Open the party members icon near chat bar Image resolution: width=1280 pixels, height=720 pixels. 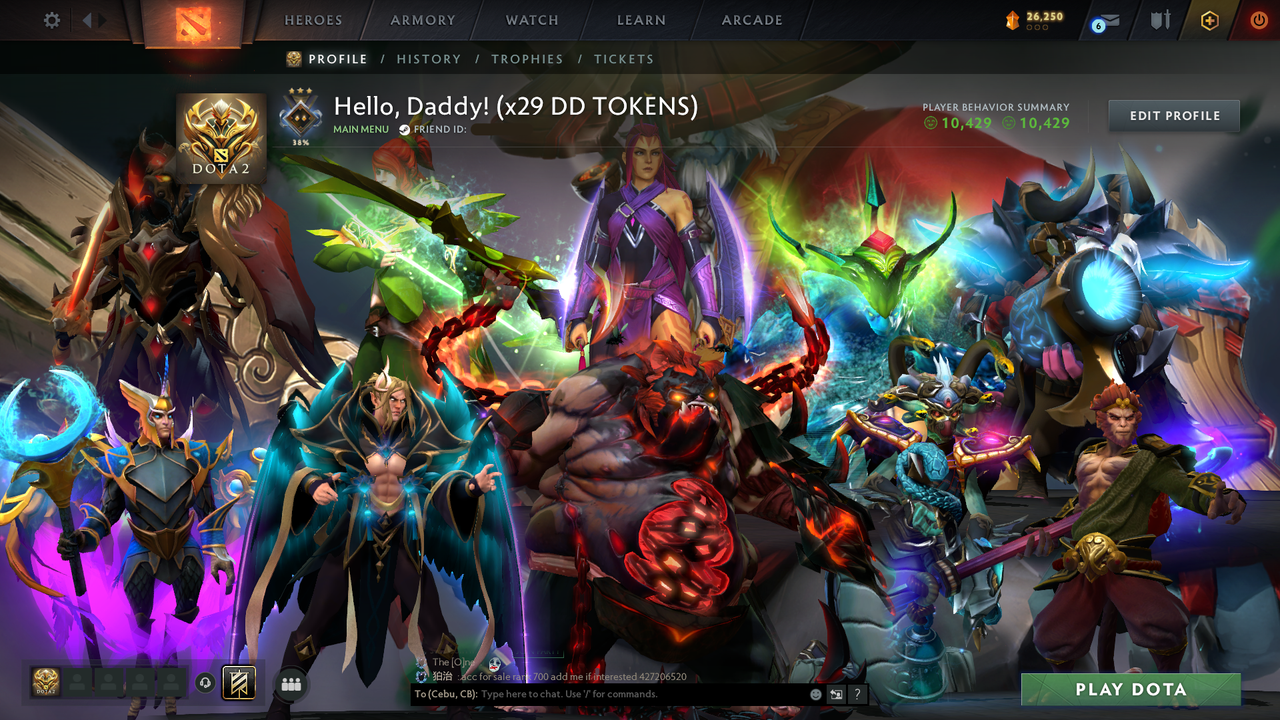click(290, 683)
